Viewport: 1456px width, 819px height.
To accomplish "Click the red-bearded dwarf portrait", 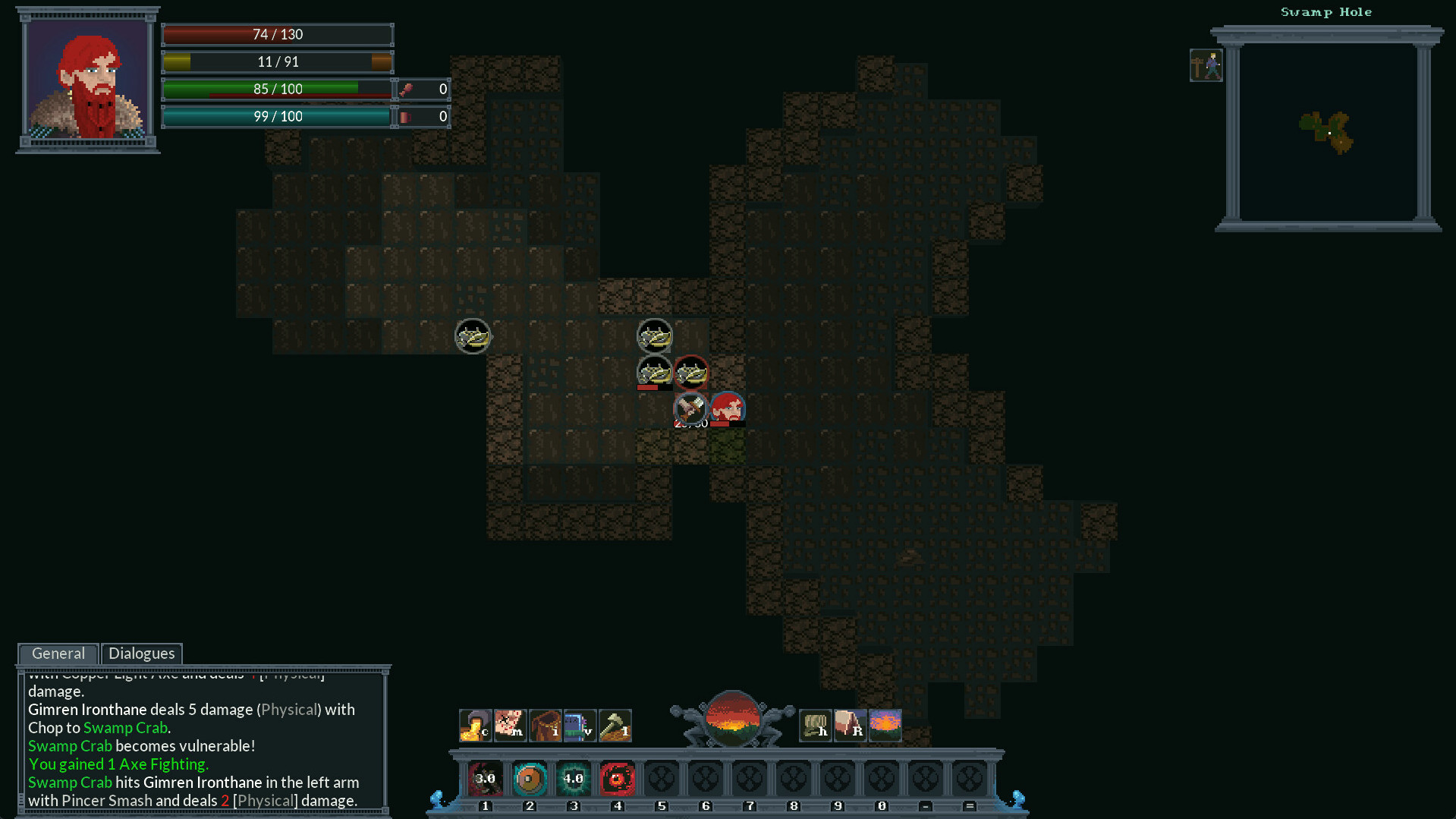I will (87, 80).
